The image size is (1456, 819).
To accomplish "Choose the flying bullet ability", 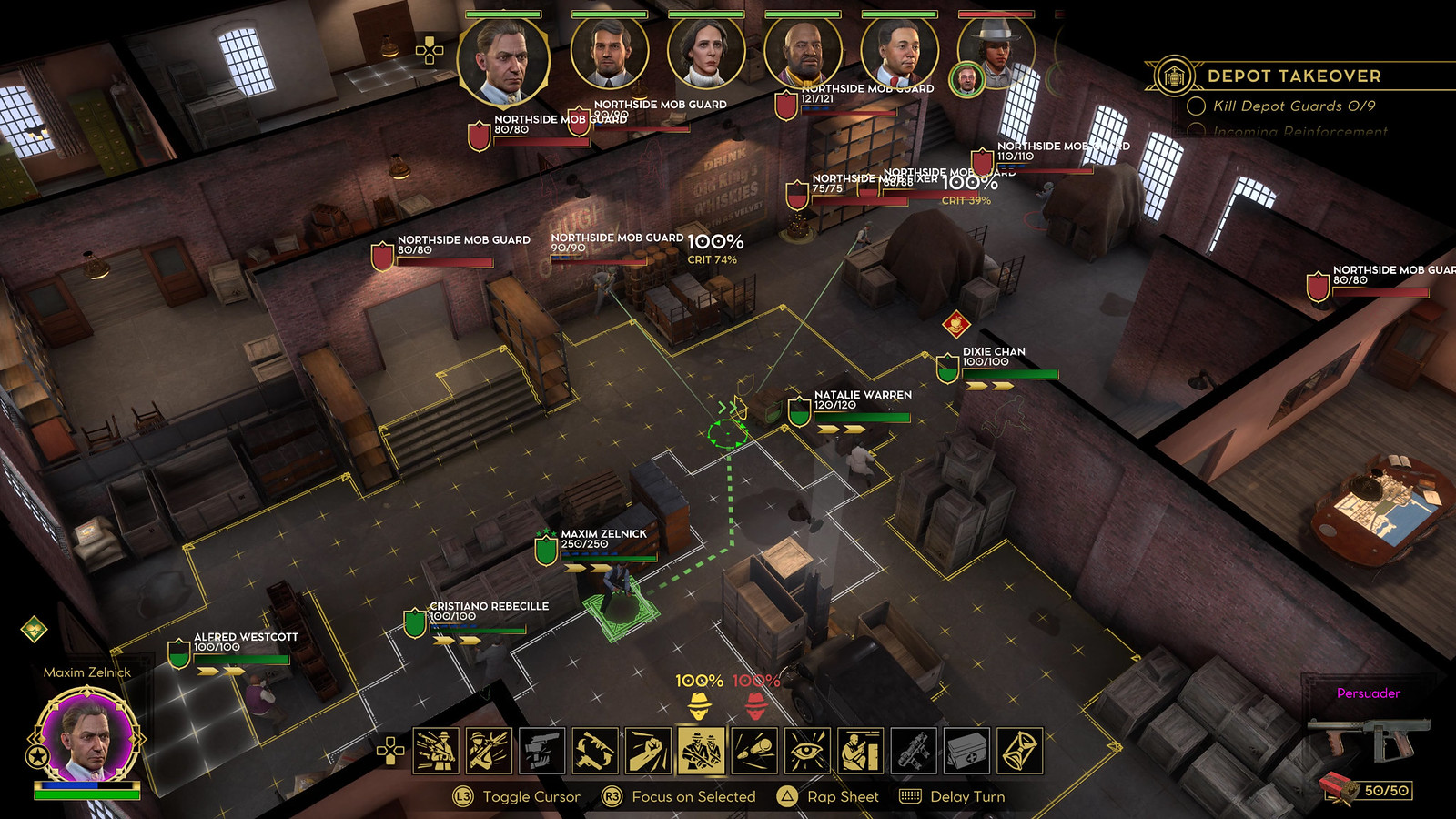I will click(x=753, y=752).
